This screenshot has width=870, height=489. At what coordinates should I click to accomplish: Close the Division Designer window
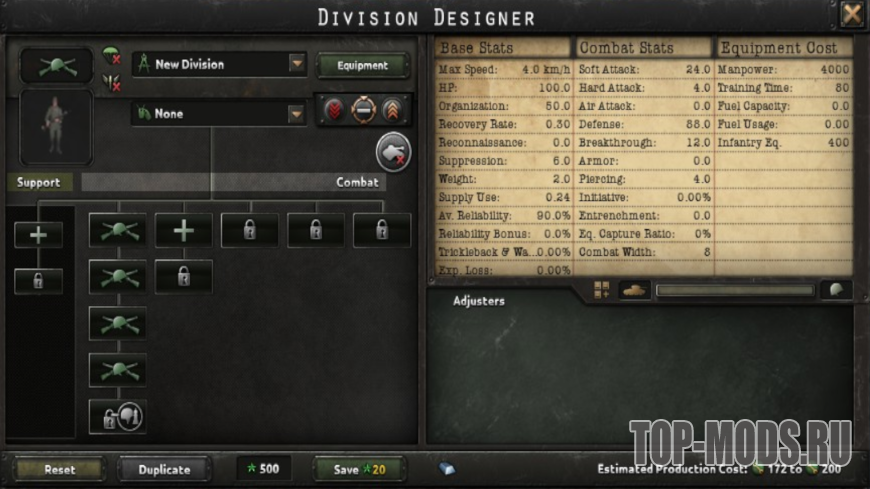click(851, 15)
